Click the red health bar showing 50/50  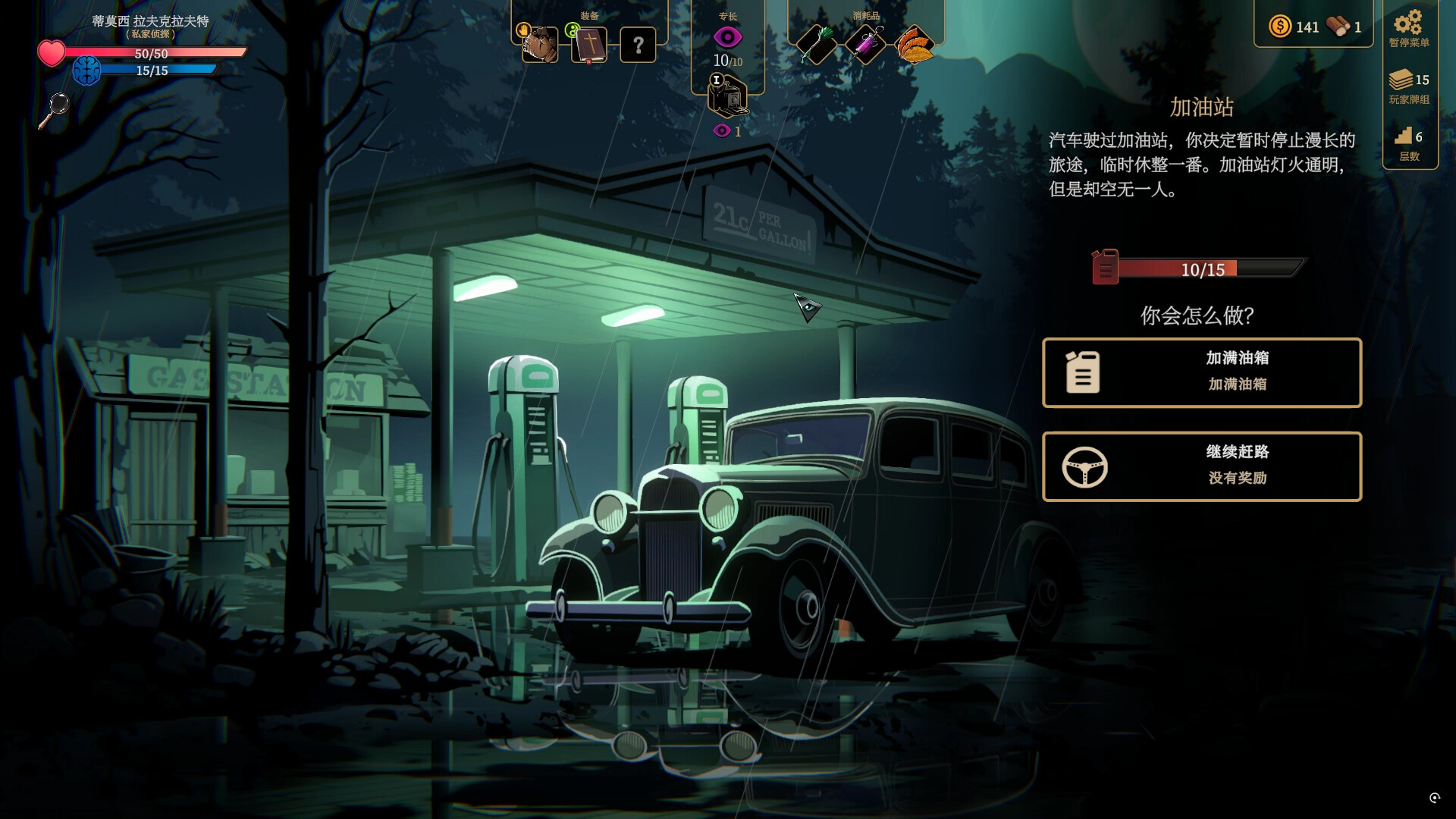[x=152, y=53]
